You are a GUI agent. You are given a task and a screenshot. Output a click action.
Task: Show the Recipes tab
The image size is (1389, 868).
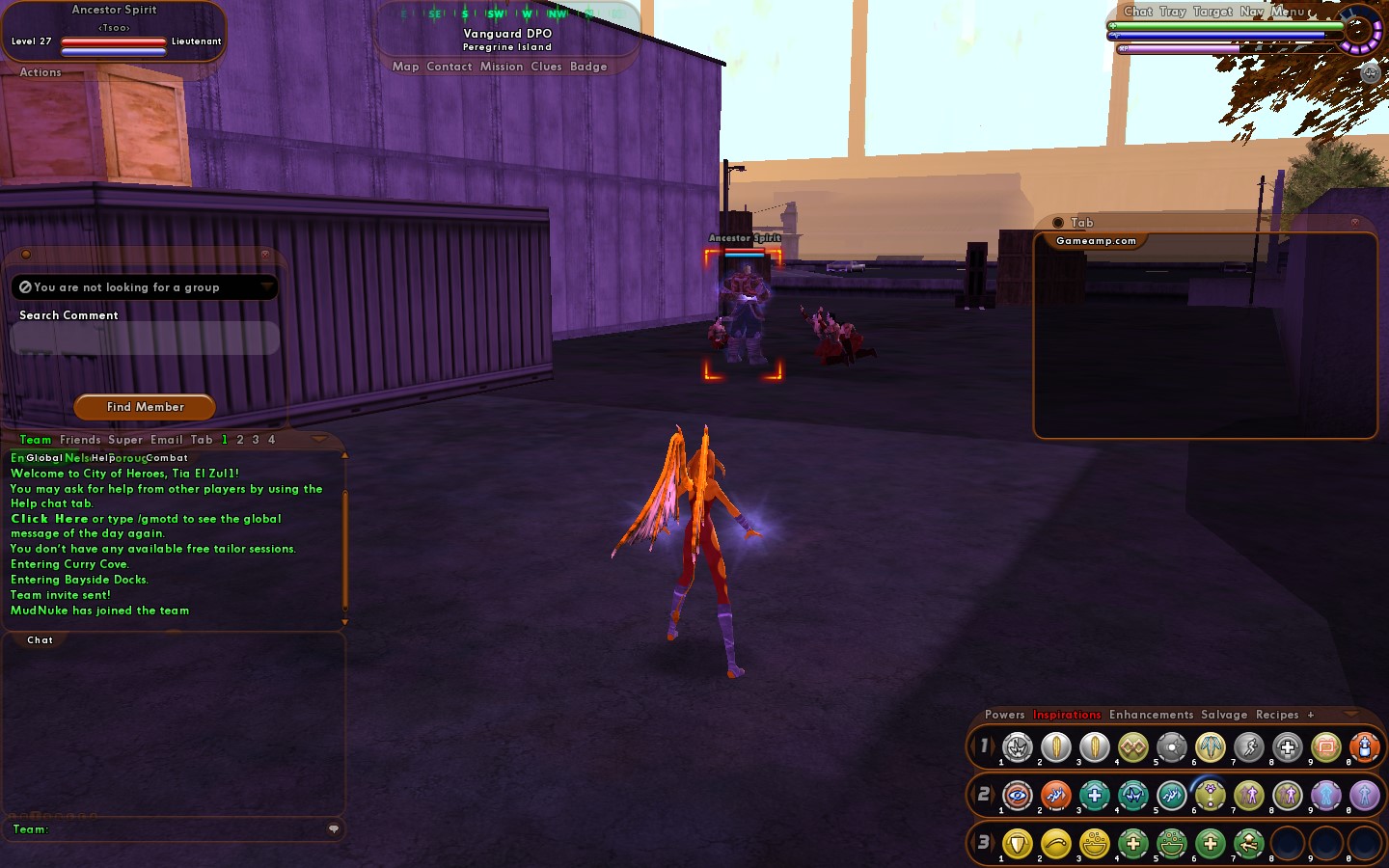pyautogui.click(x=1277, y=715)
